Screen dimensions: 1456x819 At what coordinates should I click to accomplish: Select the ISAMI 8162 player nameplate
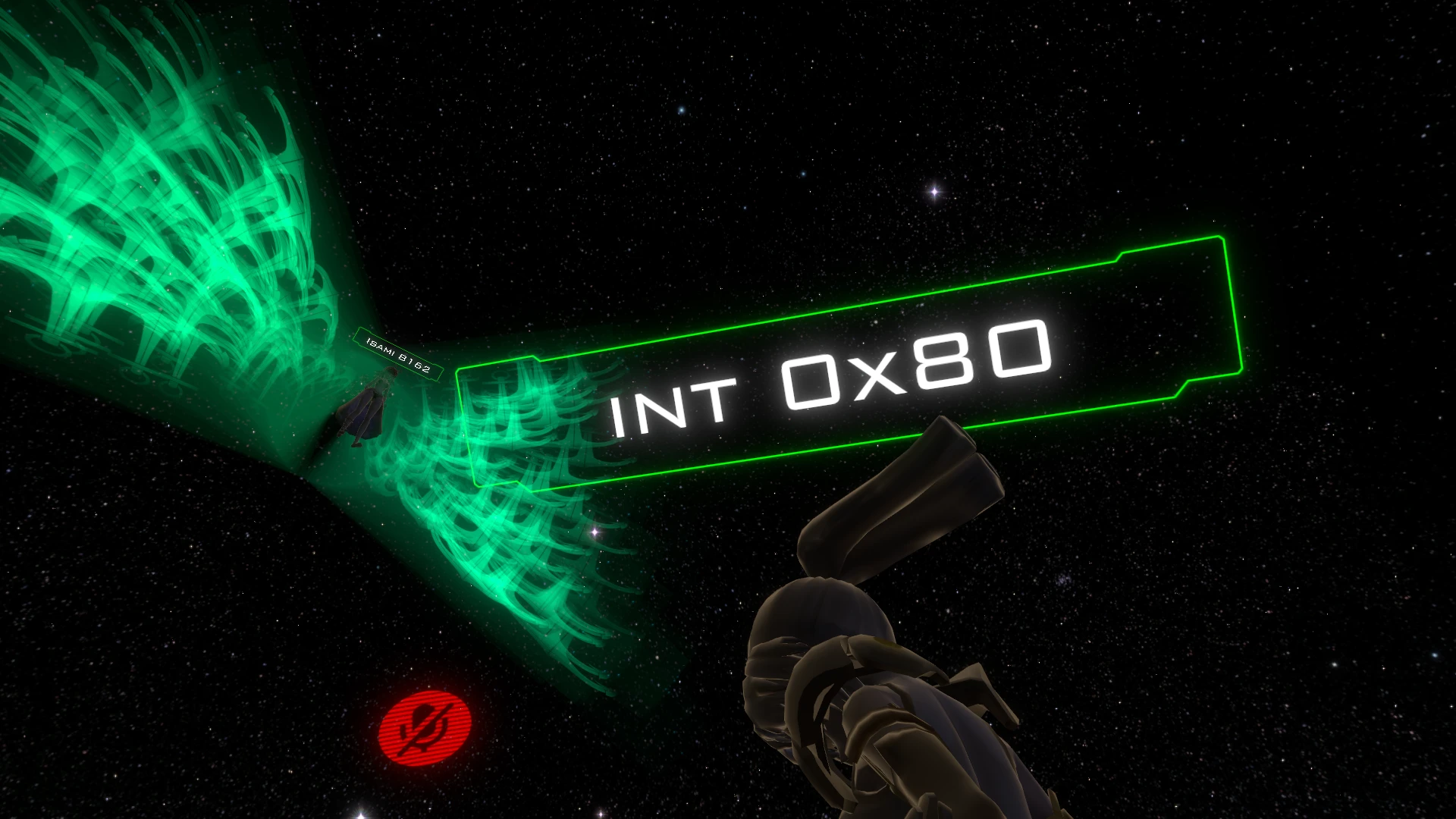pos(399,355)
